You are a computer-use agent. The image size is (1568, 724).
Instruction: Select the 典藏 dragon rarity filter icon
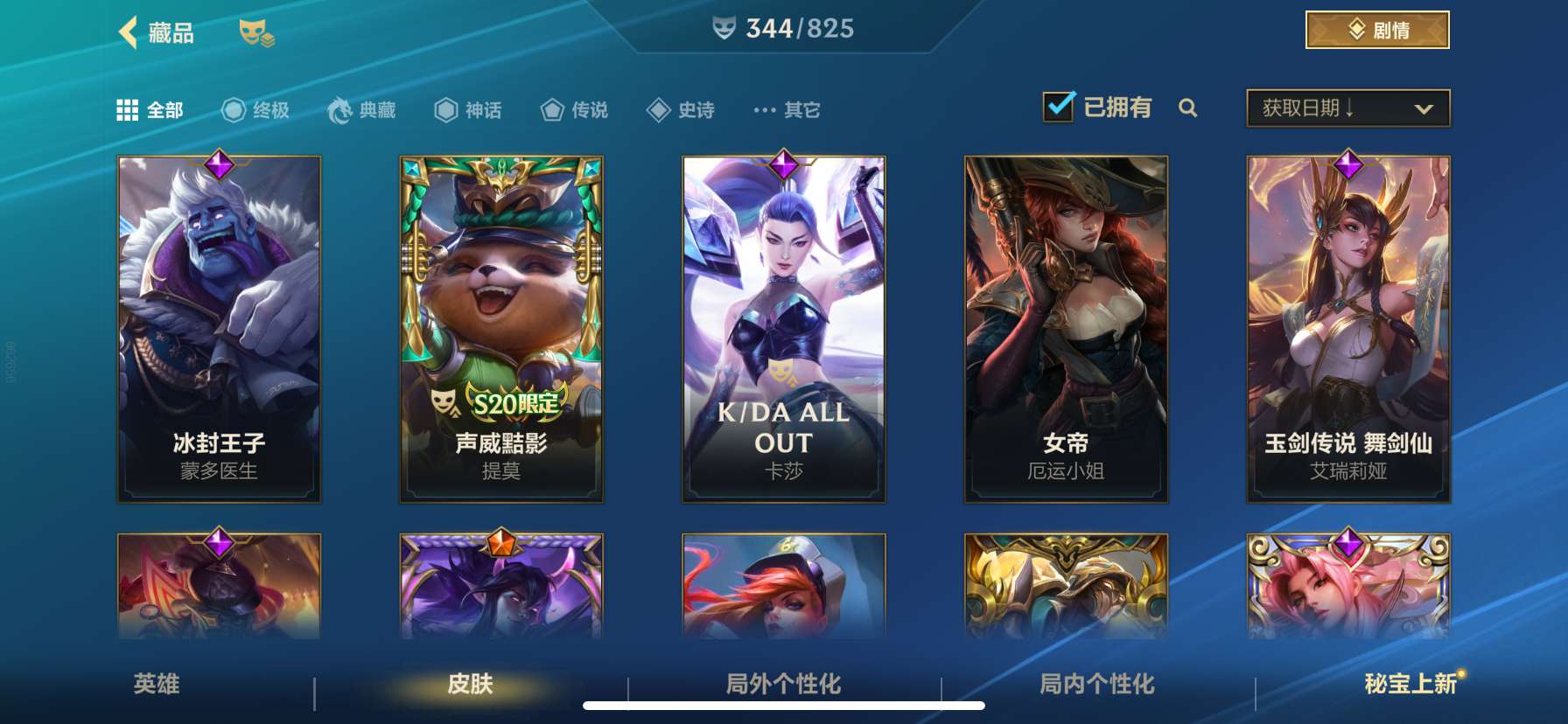pyautogui.click(x=337, y=108)
